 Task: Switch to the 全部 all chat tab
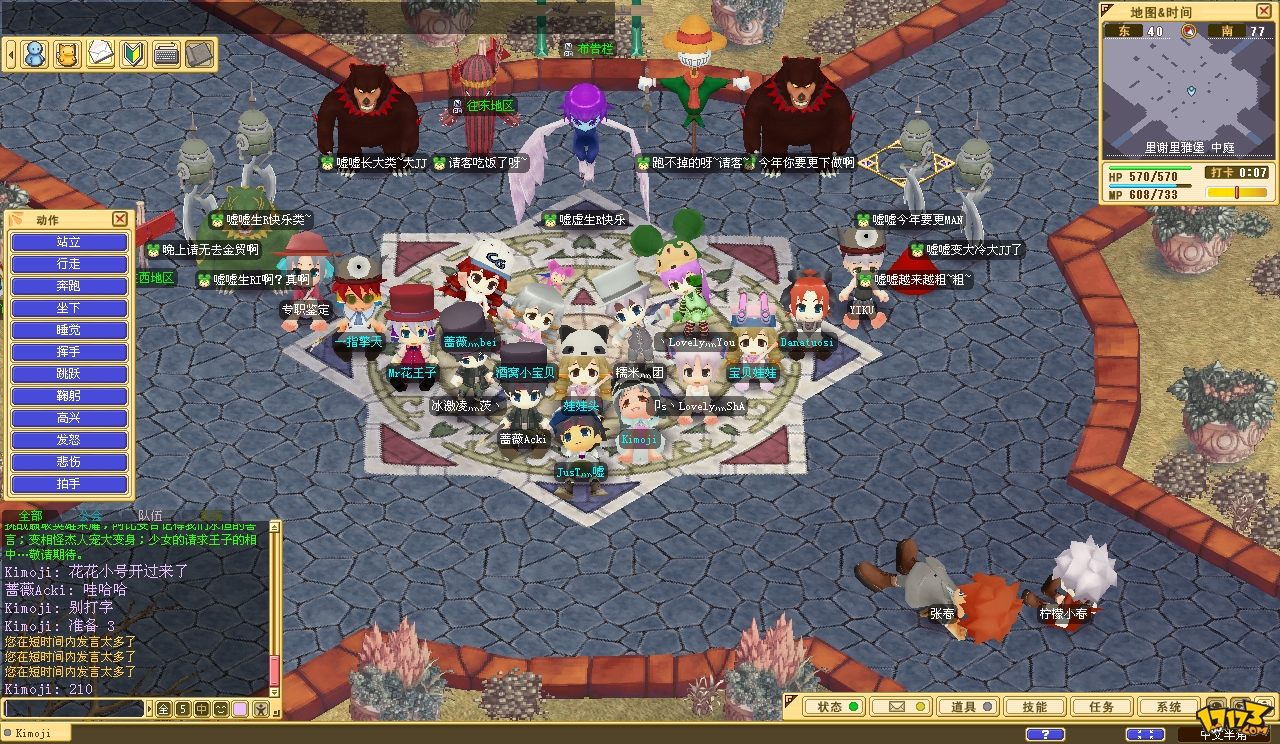[31, 515]
